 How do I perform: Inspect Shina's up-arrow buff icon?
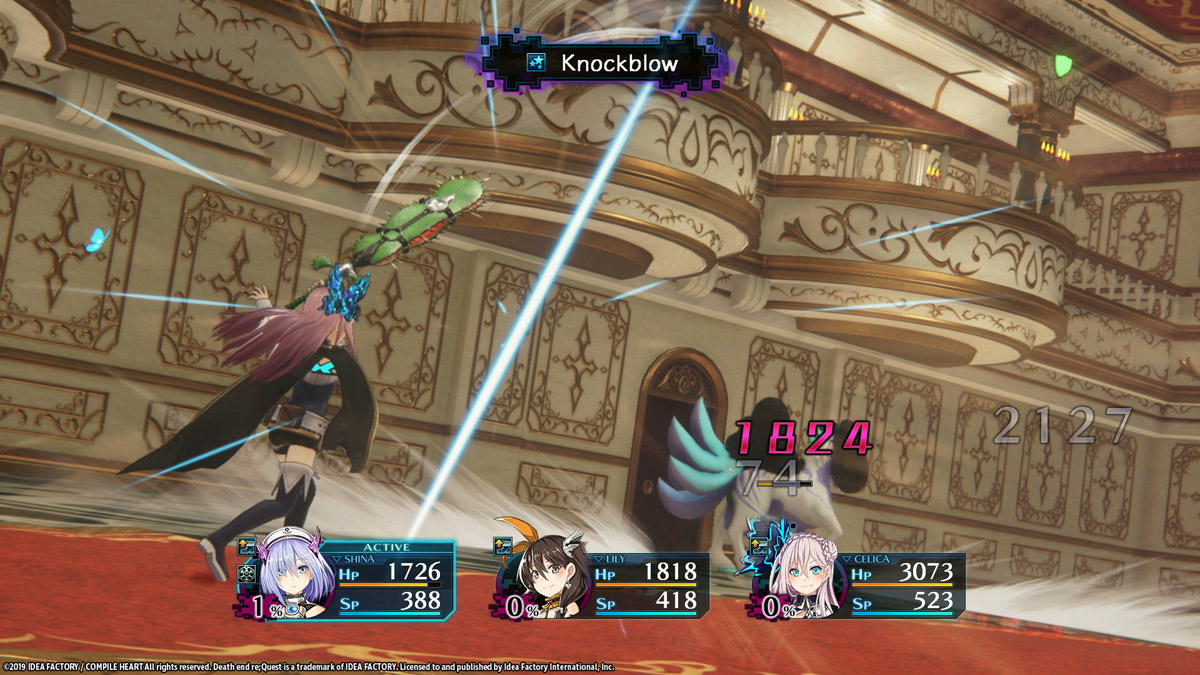pyautogui.click(x=247, y=546)
